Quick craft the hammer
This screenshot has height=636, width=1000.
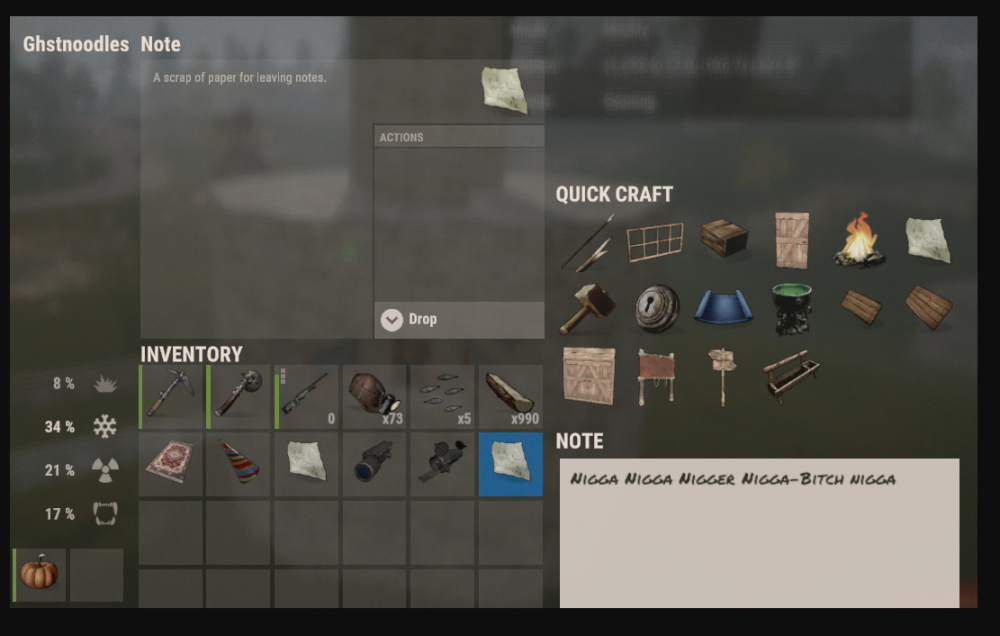click(x=588, y=308)
